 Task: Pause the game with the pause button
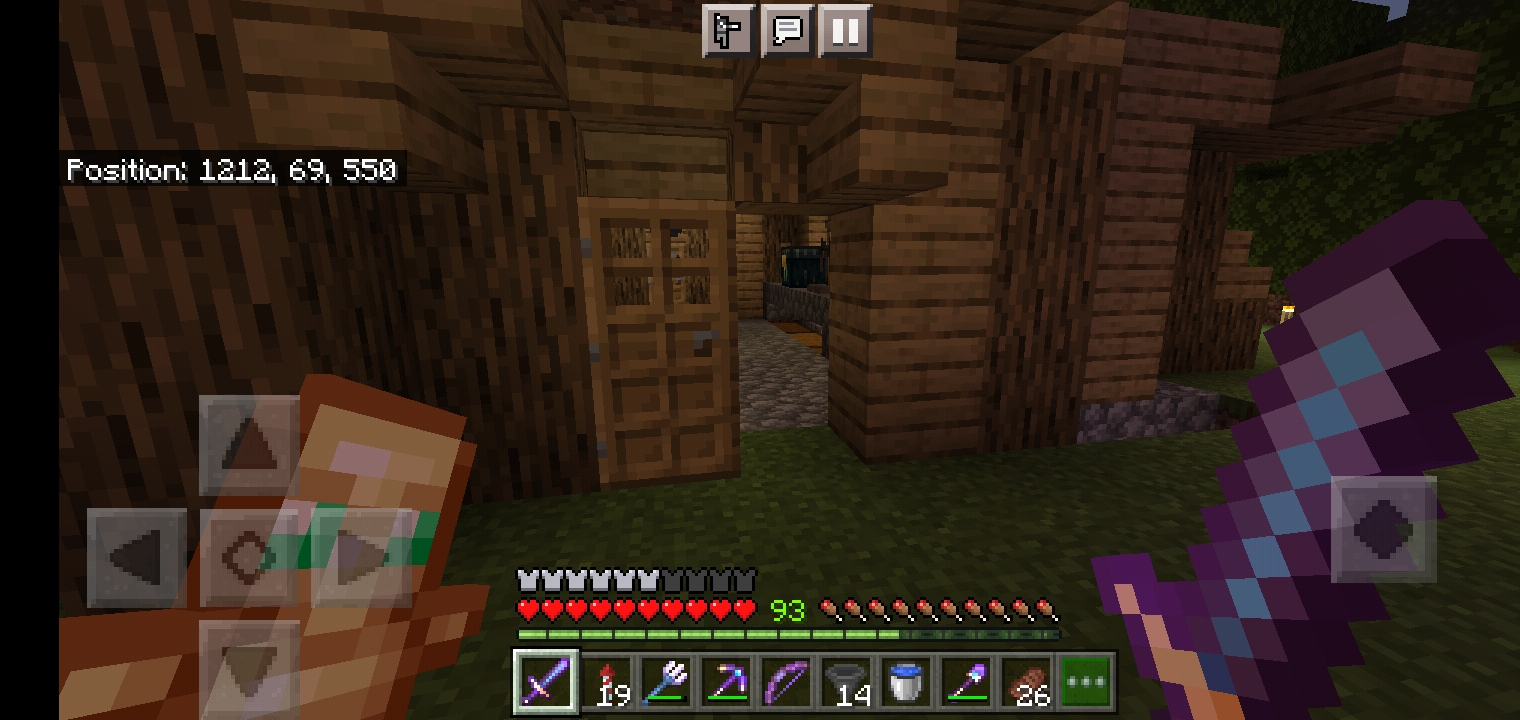(x=844, y=30)
